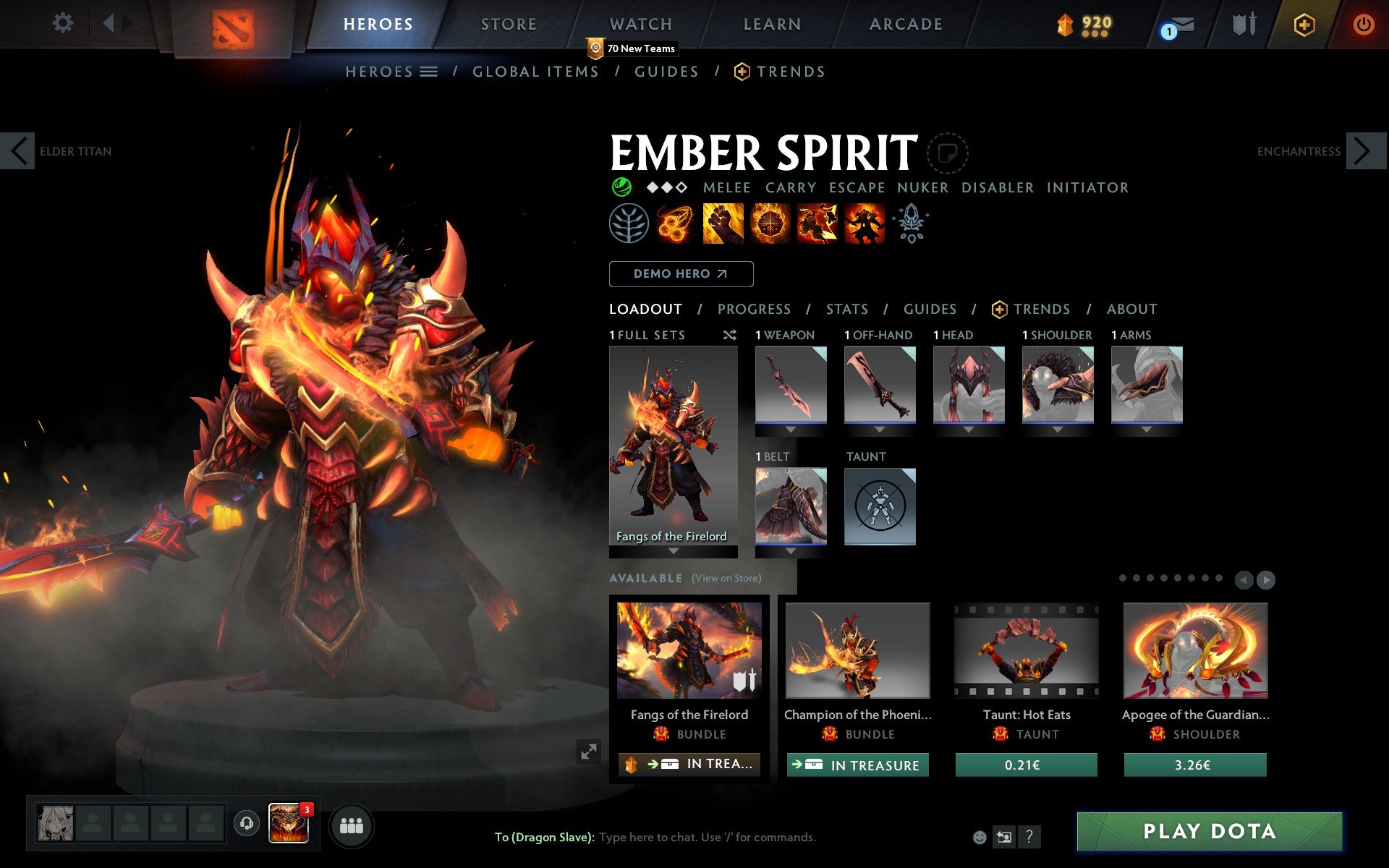The height and width of the screenshot is (868, 1389).
Task: Select the Taunt: Hot Eats thumbnail
Action: point(1026,651)
